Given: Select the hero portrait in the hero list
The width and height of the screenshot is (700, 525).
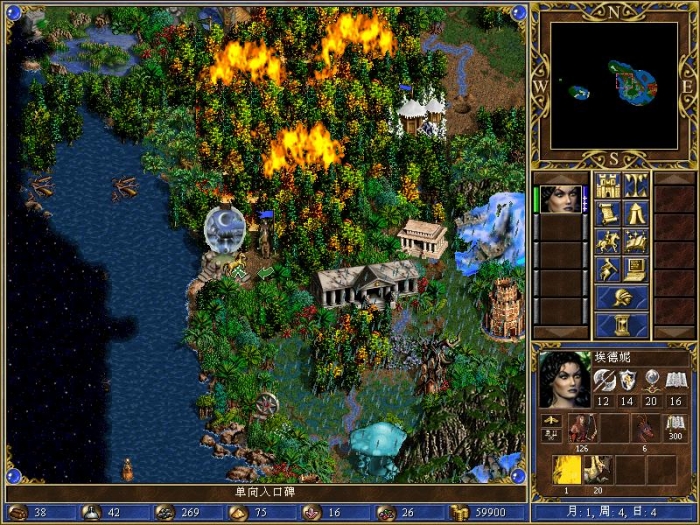Looking at the screenshot, I should click(x=561, y=199).
